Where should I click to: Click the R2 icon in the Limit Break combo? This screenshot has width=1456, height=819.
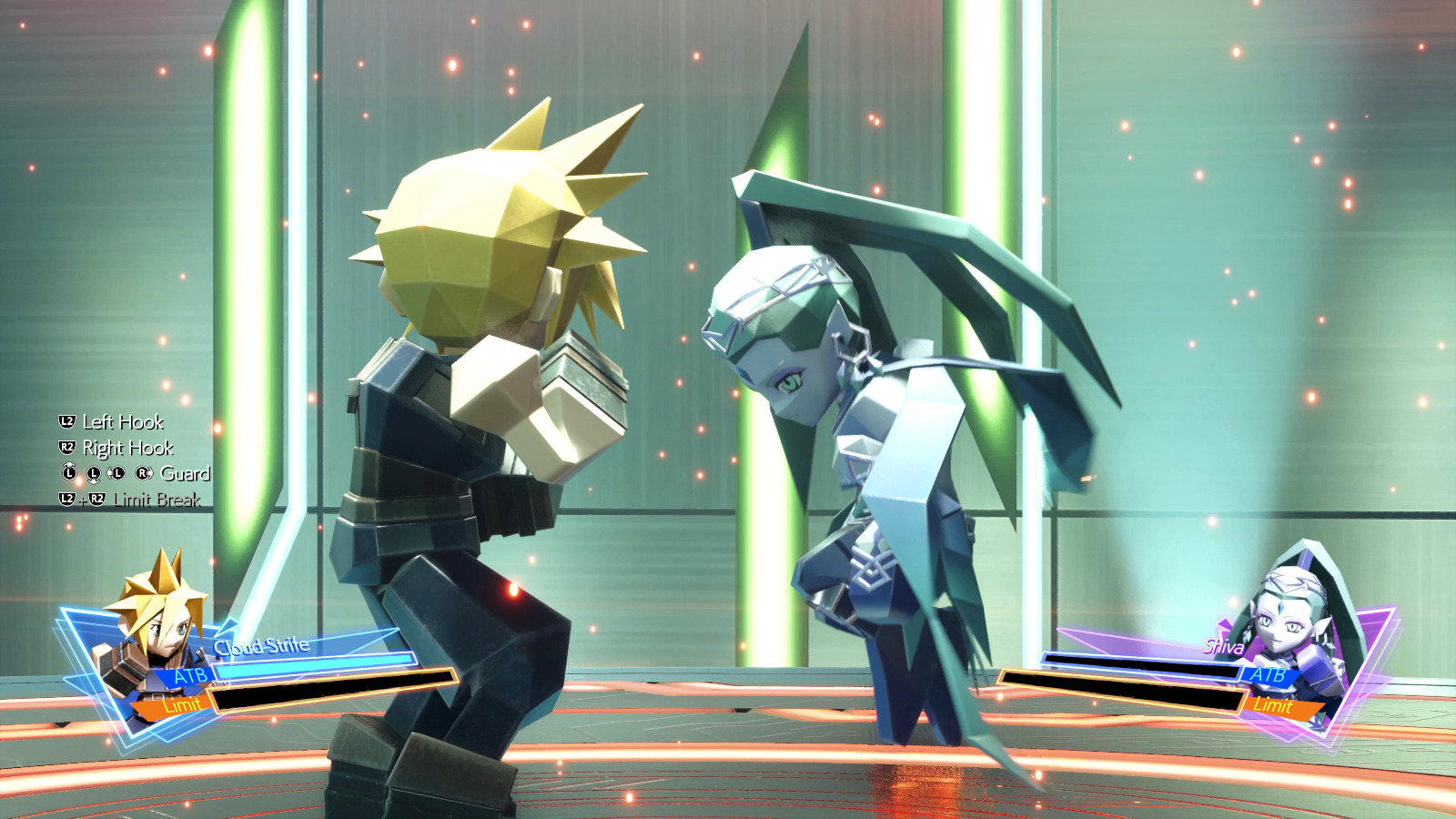(x=97, y=498)
